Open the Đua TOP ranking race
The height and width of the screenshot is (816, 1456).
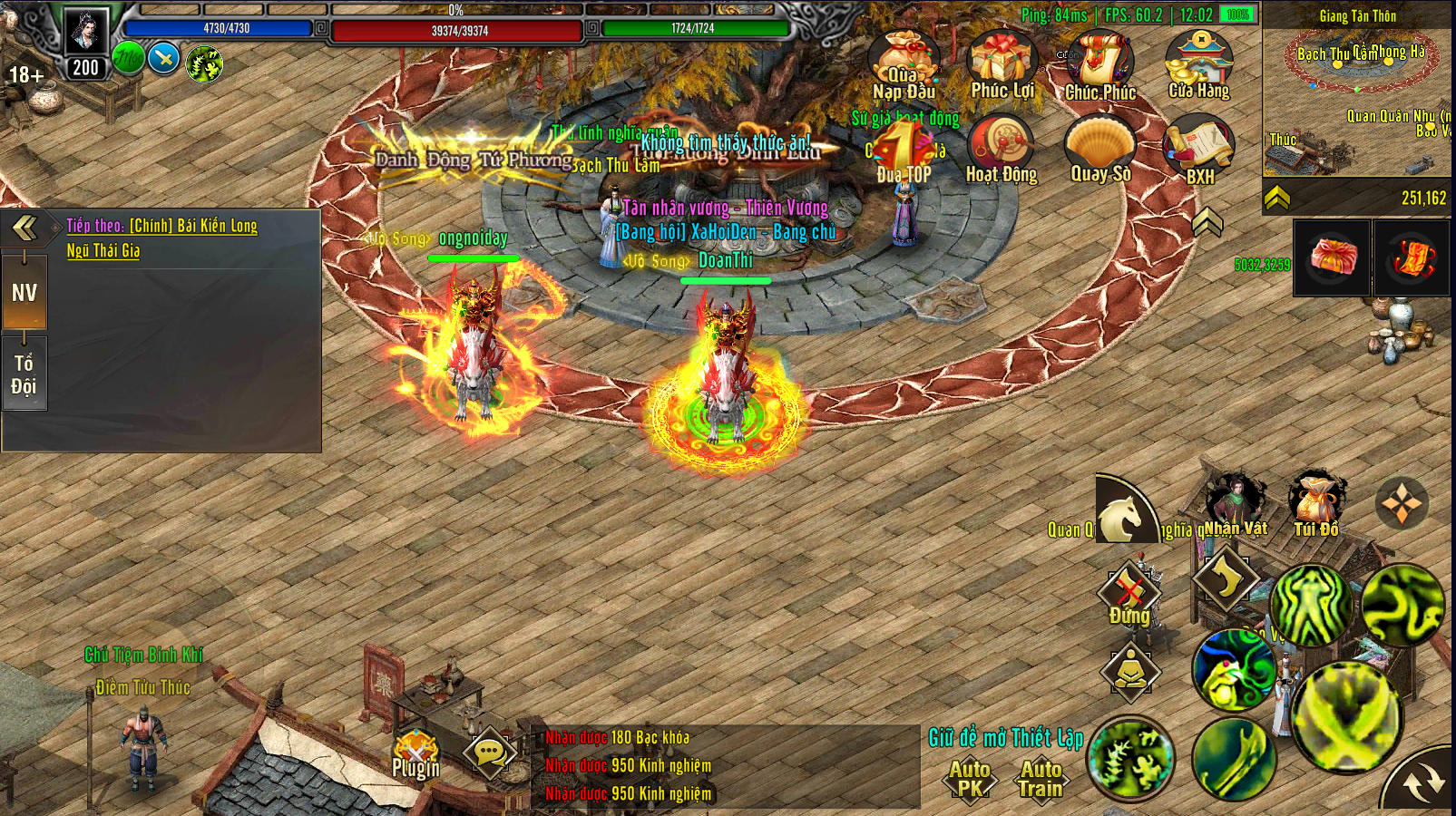[x=904, y=150]
